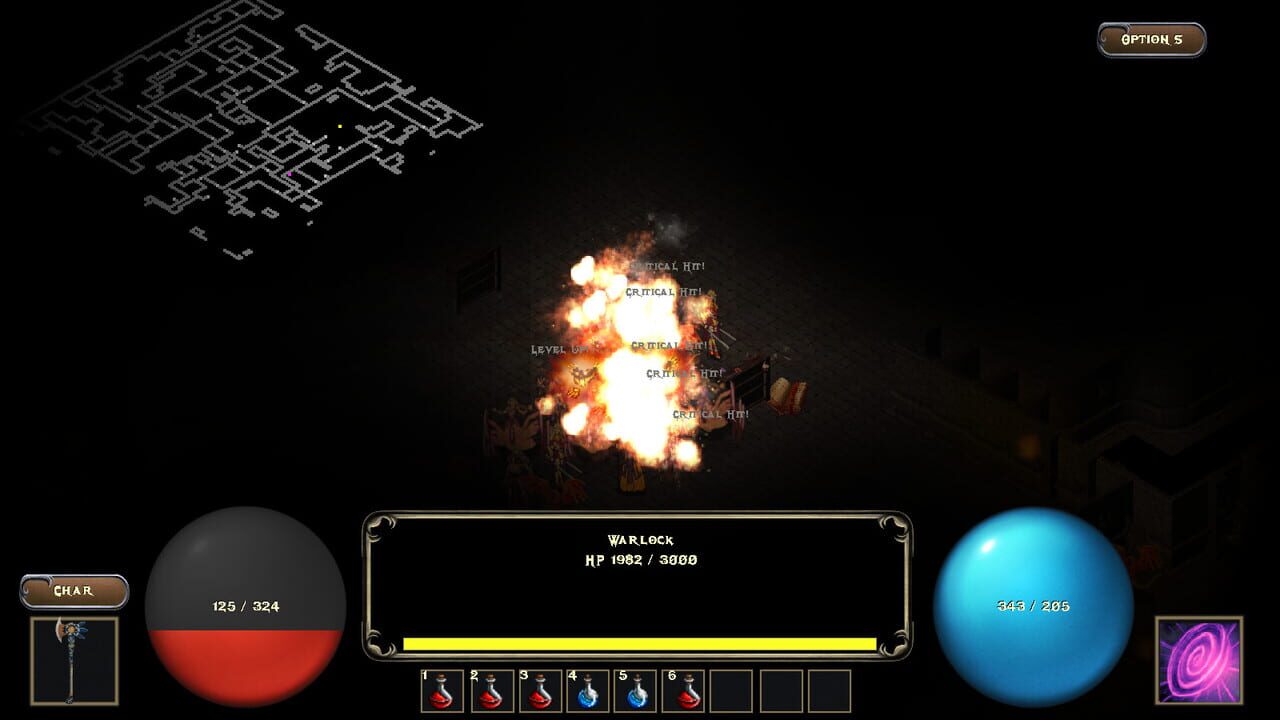Click the yellow player position dot on minimap

pos(340,126)
